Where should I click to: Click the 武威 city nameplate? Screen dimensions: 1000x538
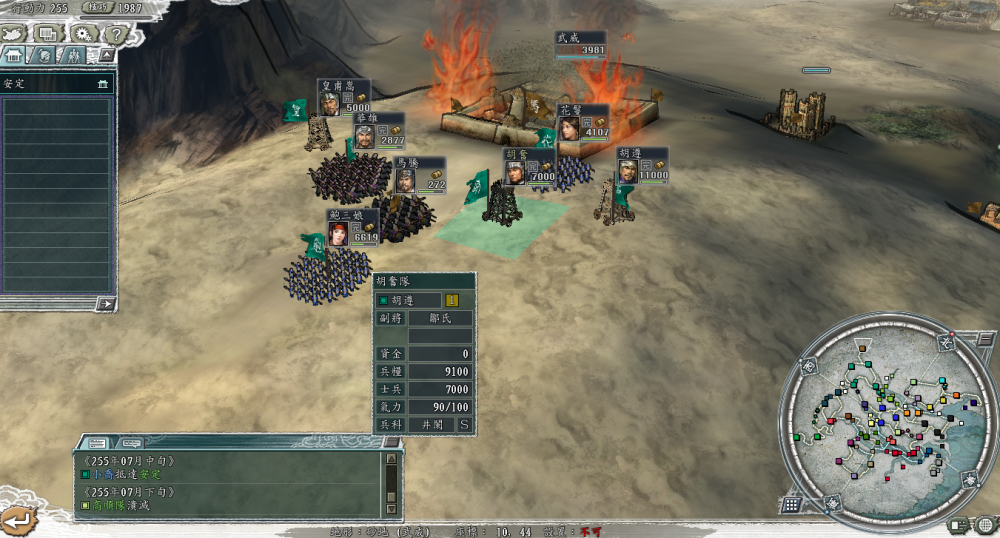click(581, 43)
